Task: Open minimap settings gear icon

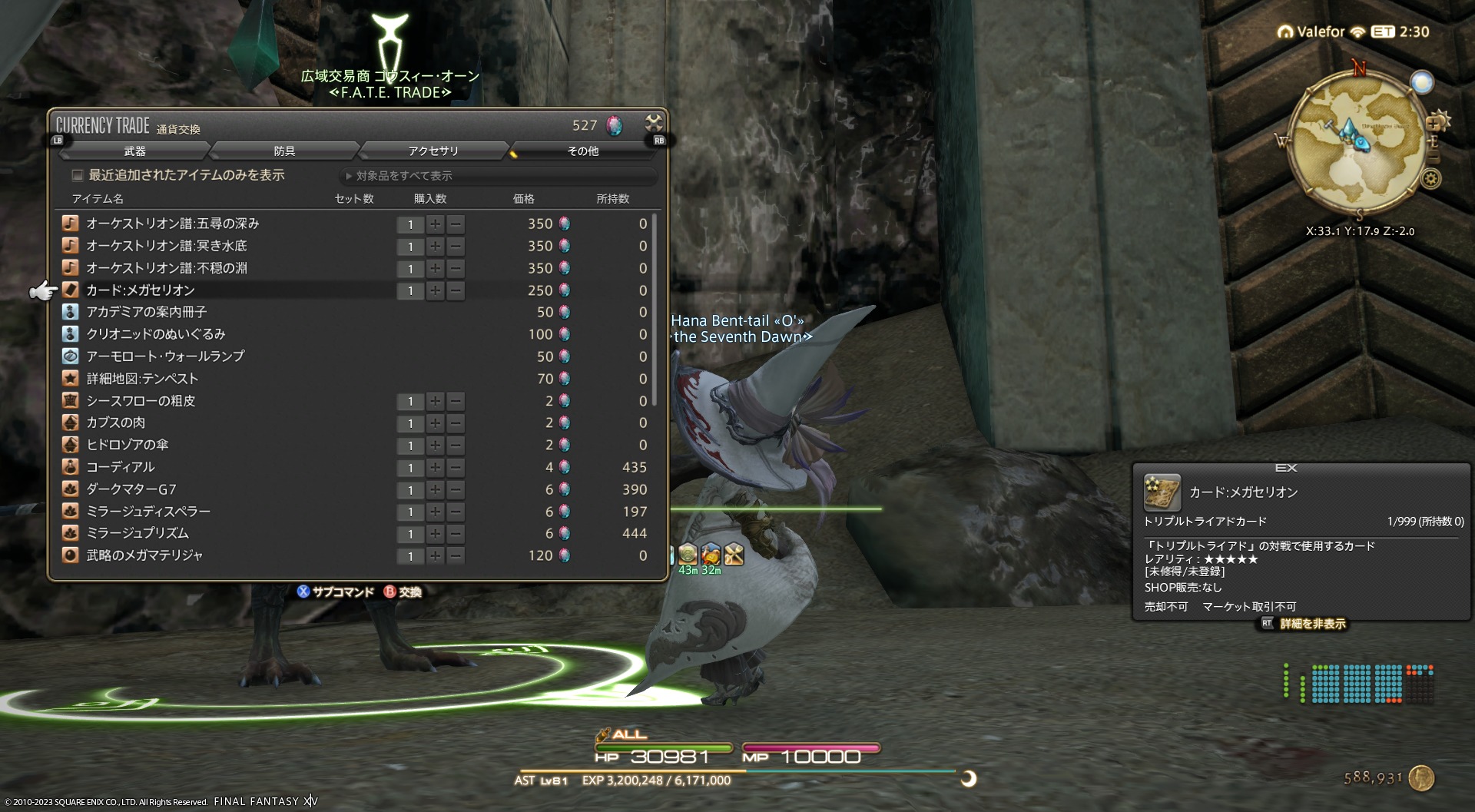Action: pyautogui.click(x=1430, y=179)
